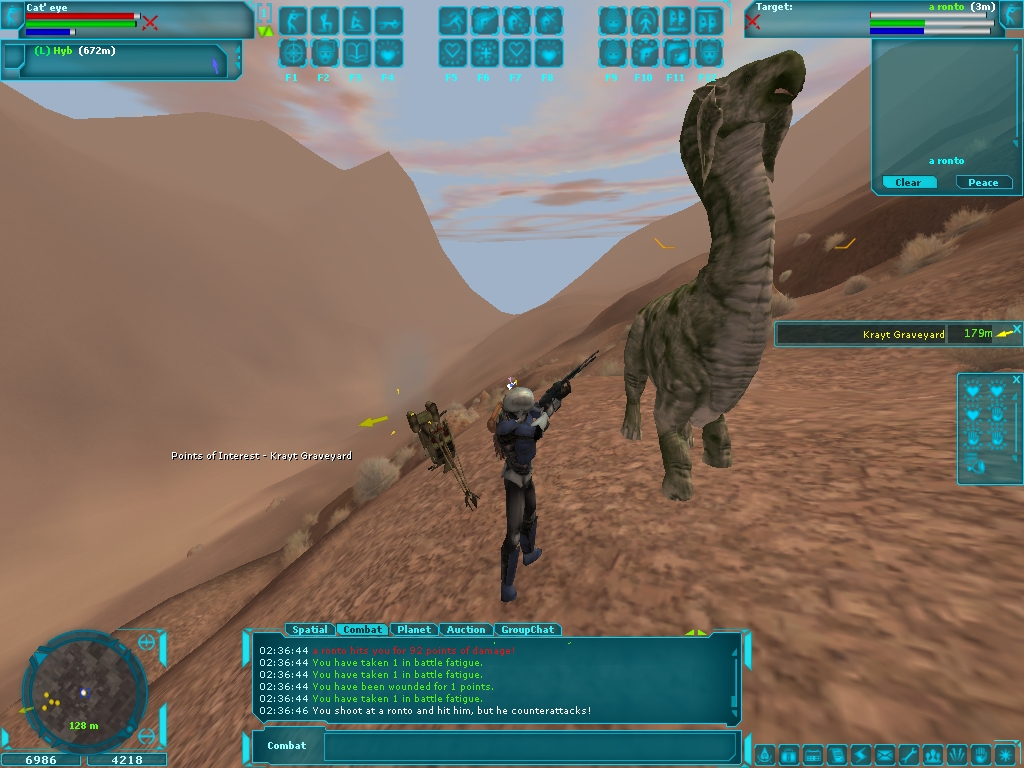Open the inventory briefcase icon

788,754
